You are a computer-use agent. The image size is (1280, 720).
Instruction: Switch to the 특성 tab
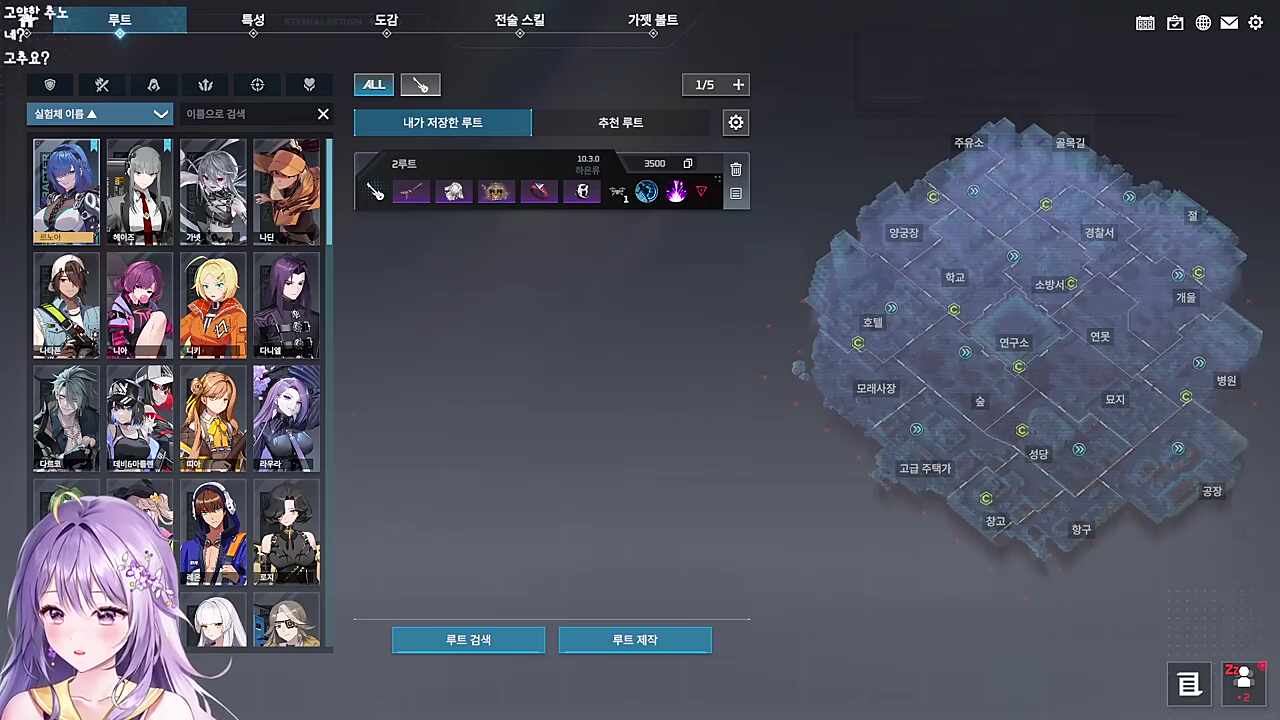tap(253, 20)
